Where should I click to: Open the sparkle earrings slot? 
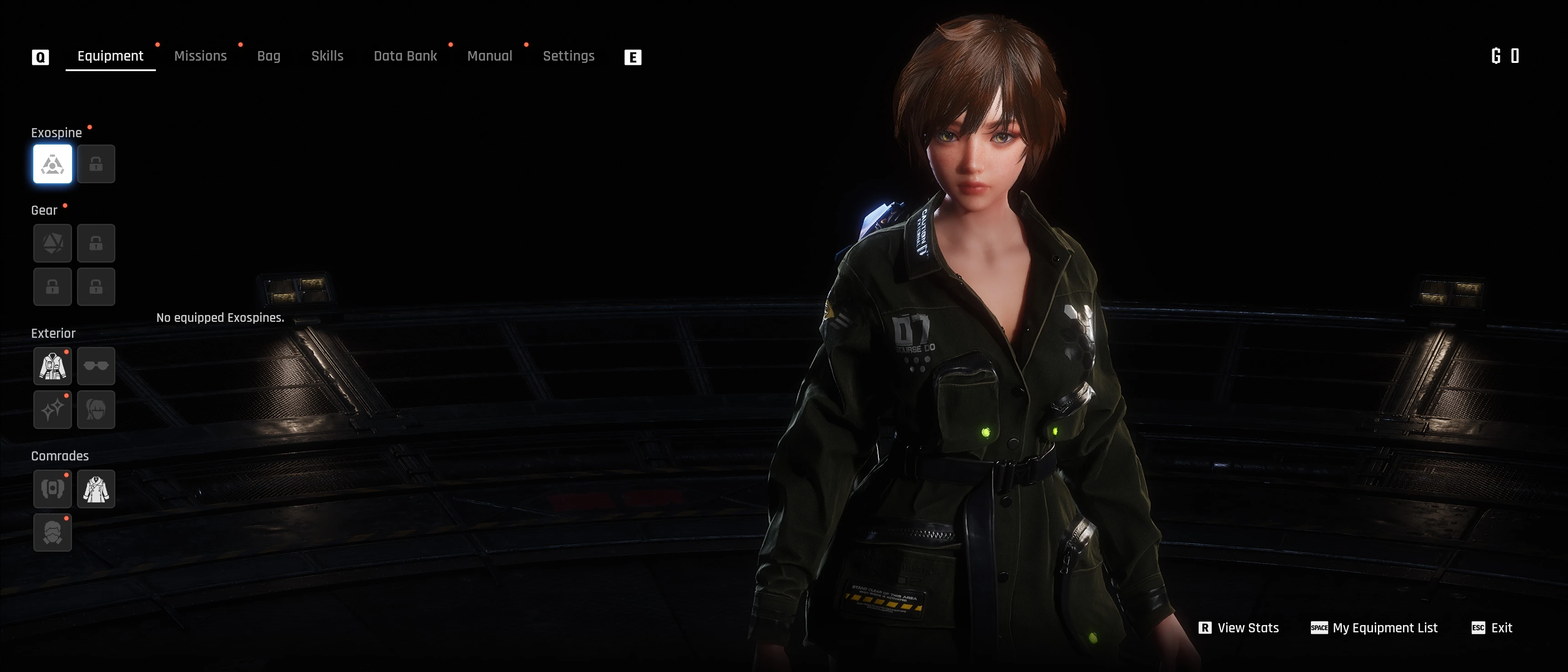click(52, 410)
